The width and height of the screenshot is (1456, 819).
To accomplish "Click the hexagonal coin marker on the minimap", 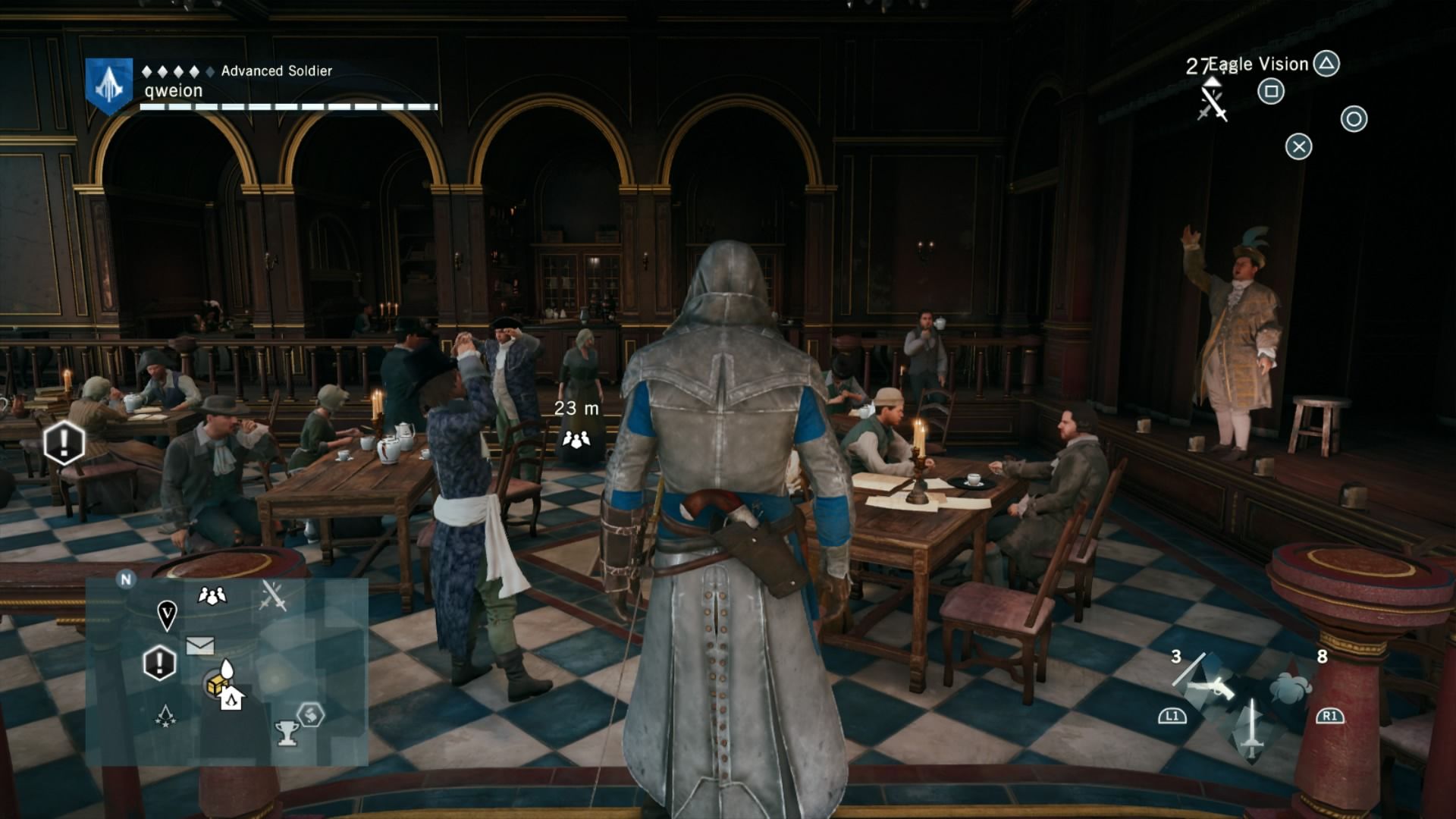I will click(310, 714).
